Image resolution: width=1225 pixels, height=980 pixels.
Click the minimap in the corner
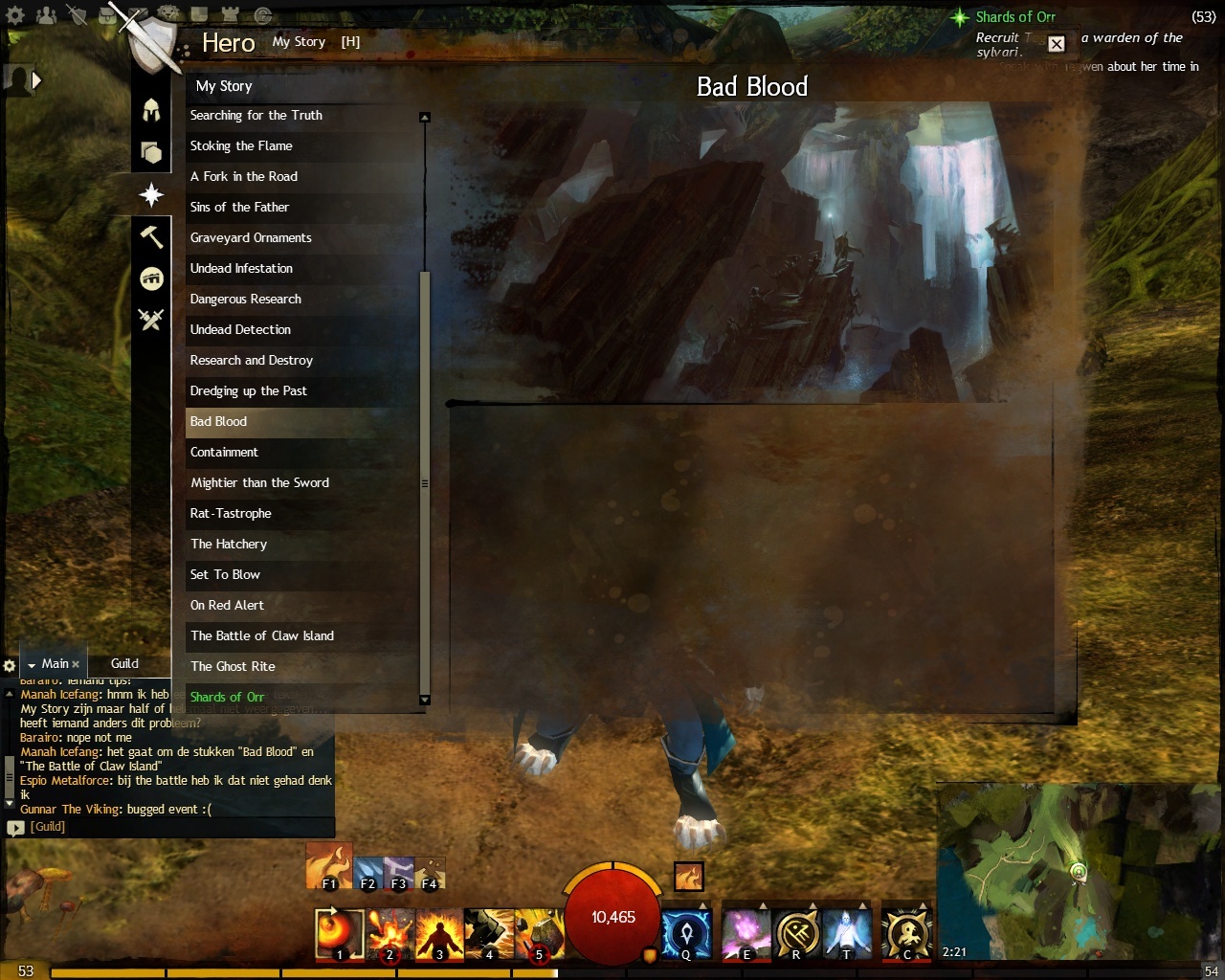pyautogui.click(x=1080, y=871)
